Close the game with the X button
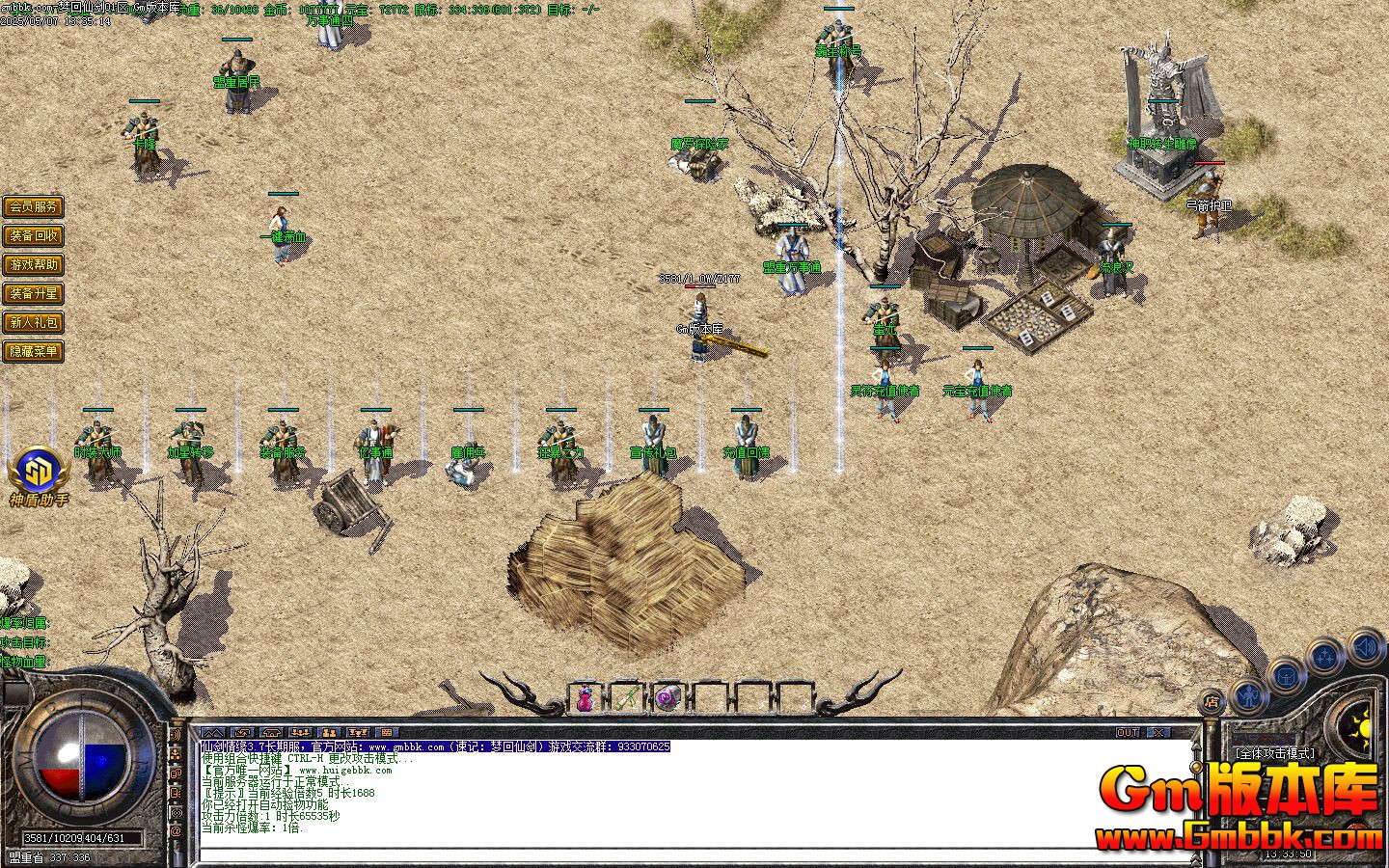Viewport: 1389px width, 868px height. [1157, 733]
